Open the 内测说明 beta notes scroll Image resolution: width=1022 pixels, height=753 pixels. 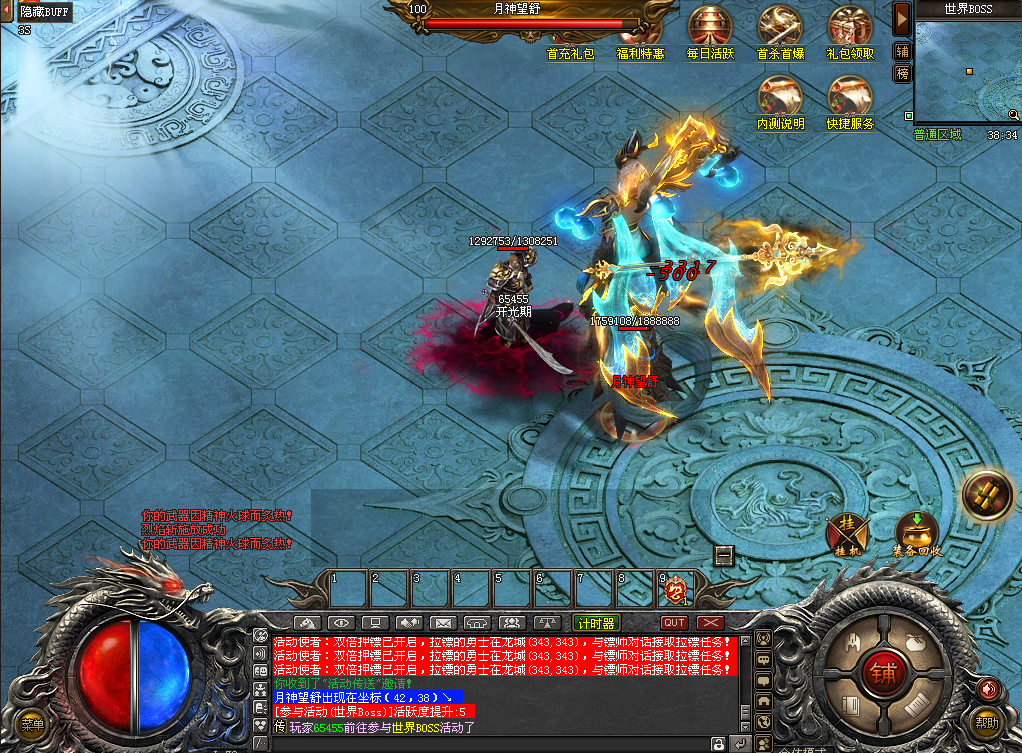780,98
